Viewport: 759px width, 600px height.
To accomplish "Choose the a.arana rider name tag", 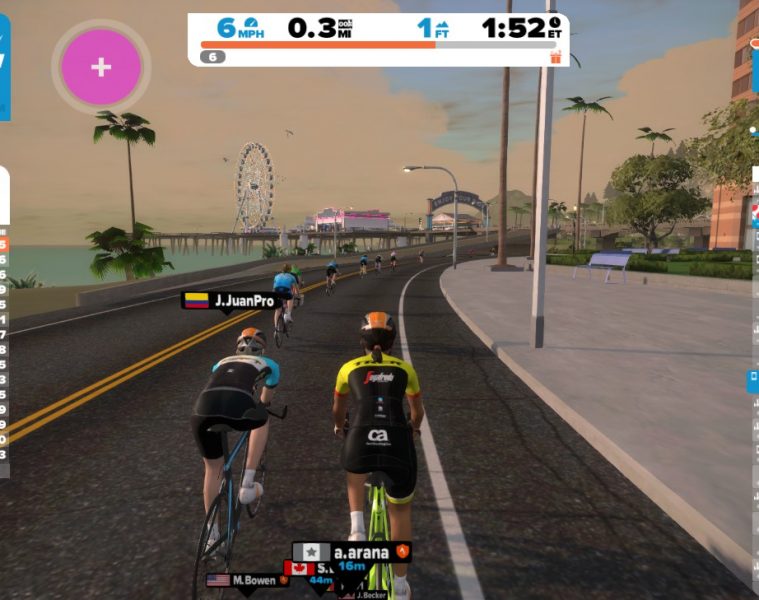I will pyautogui.click(x=352, y=551).
